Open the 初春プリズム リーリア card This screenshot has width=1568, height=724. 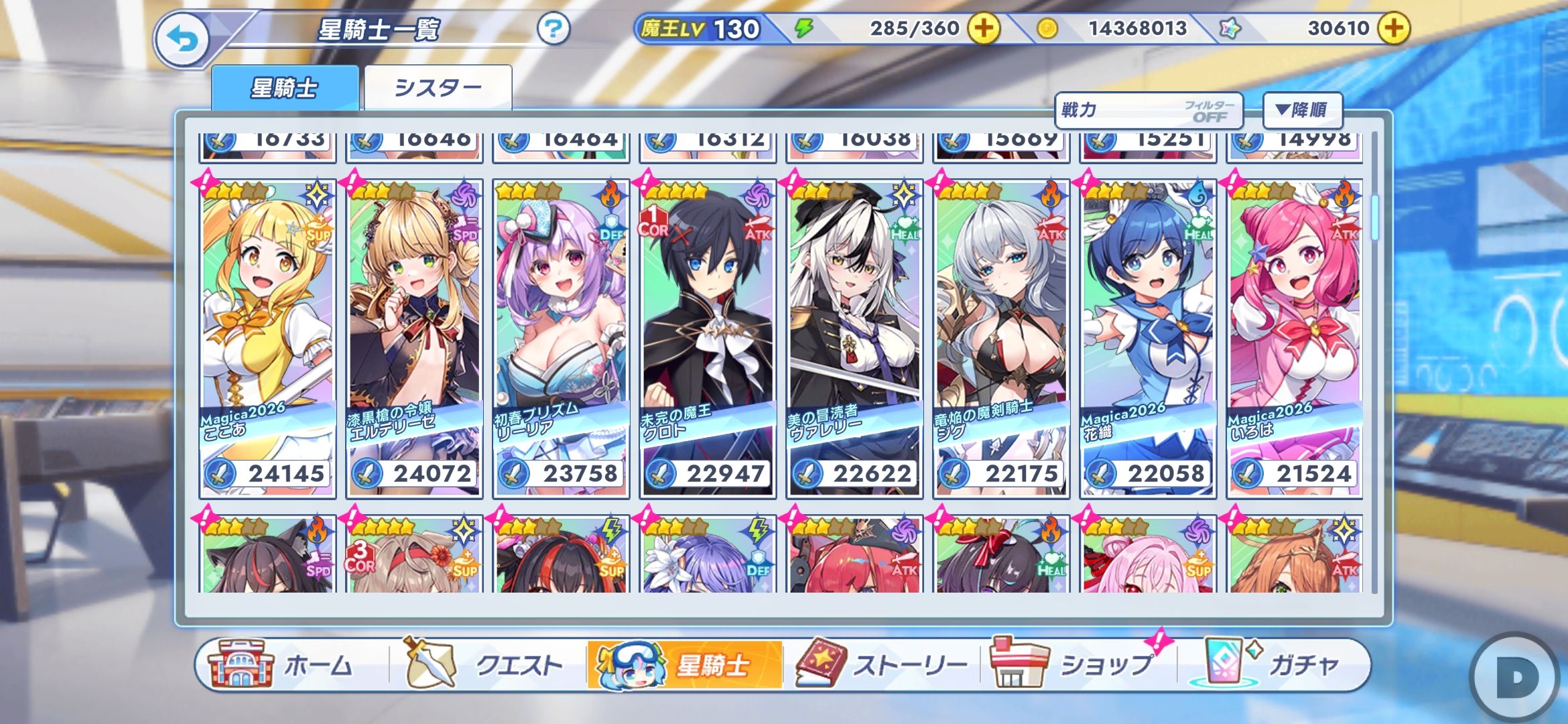561,339
